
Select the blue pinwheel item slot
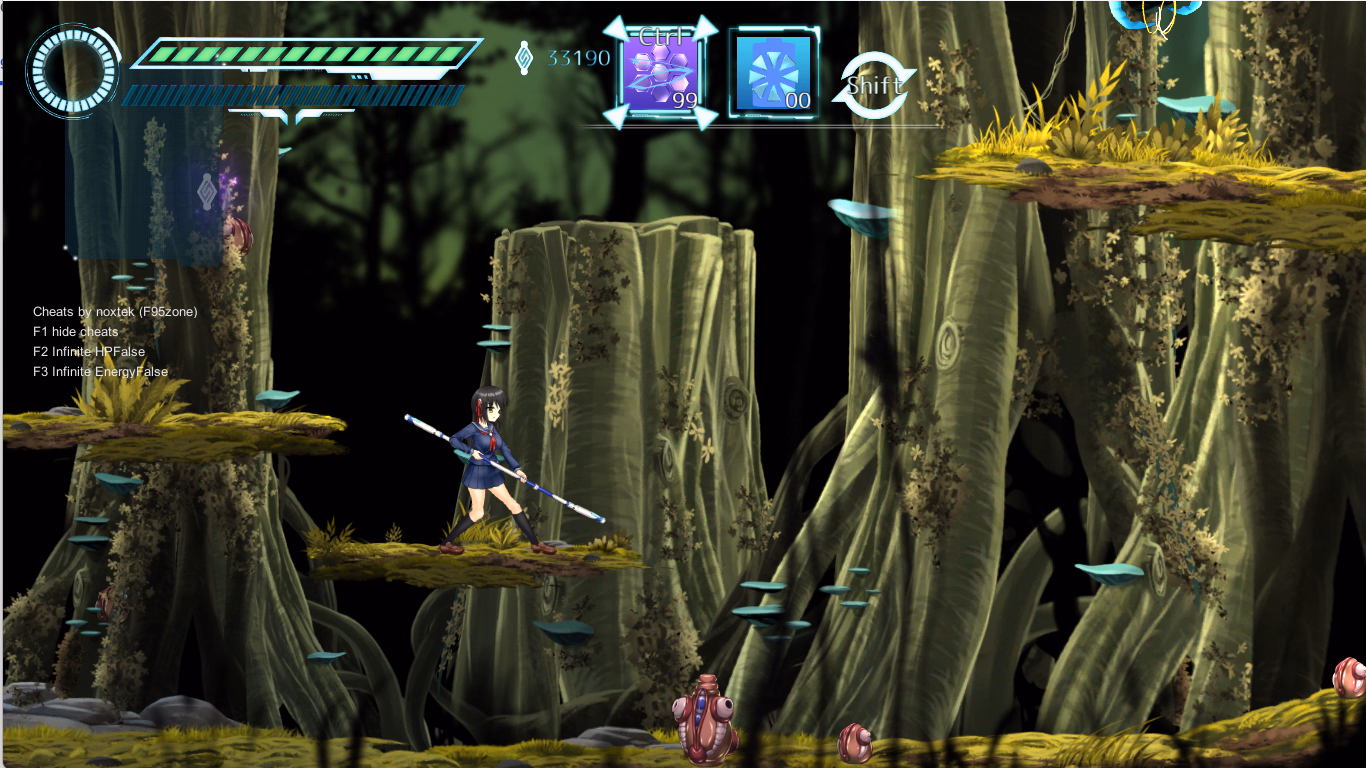pos(773,73)
